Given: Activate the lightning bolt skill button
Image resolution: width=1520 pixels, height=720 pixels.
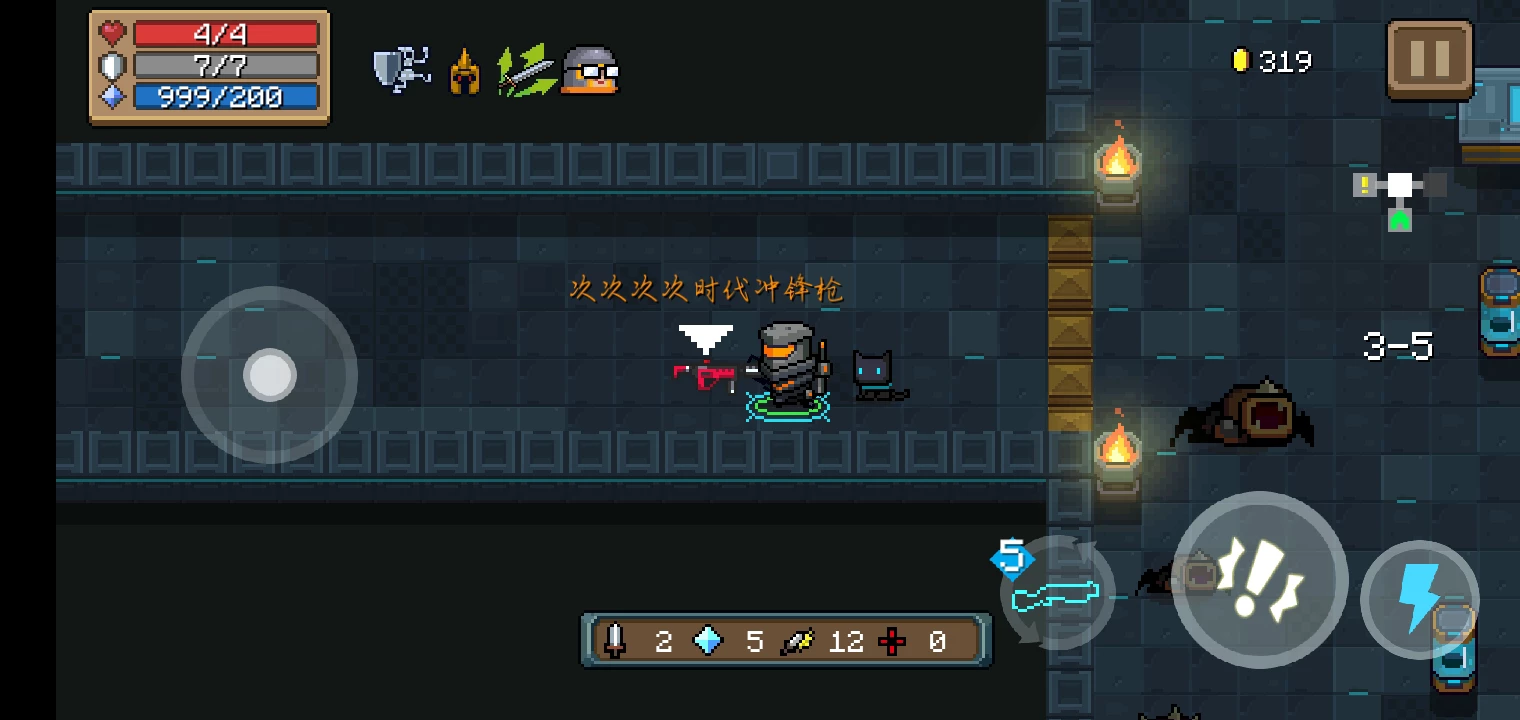Looking at the screenshot, I should pos(1419,598).
